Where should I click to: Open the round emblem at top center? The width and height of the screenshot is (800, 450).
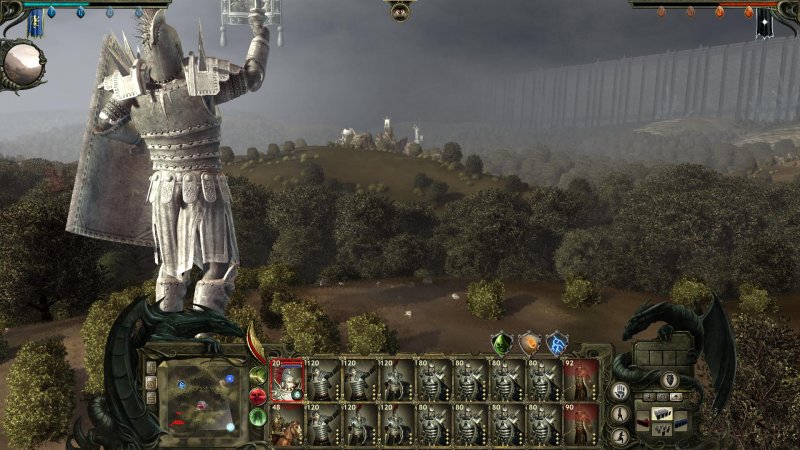[400, 11]
